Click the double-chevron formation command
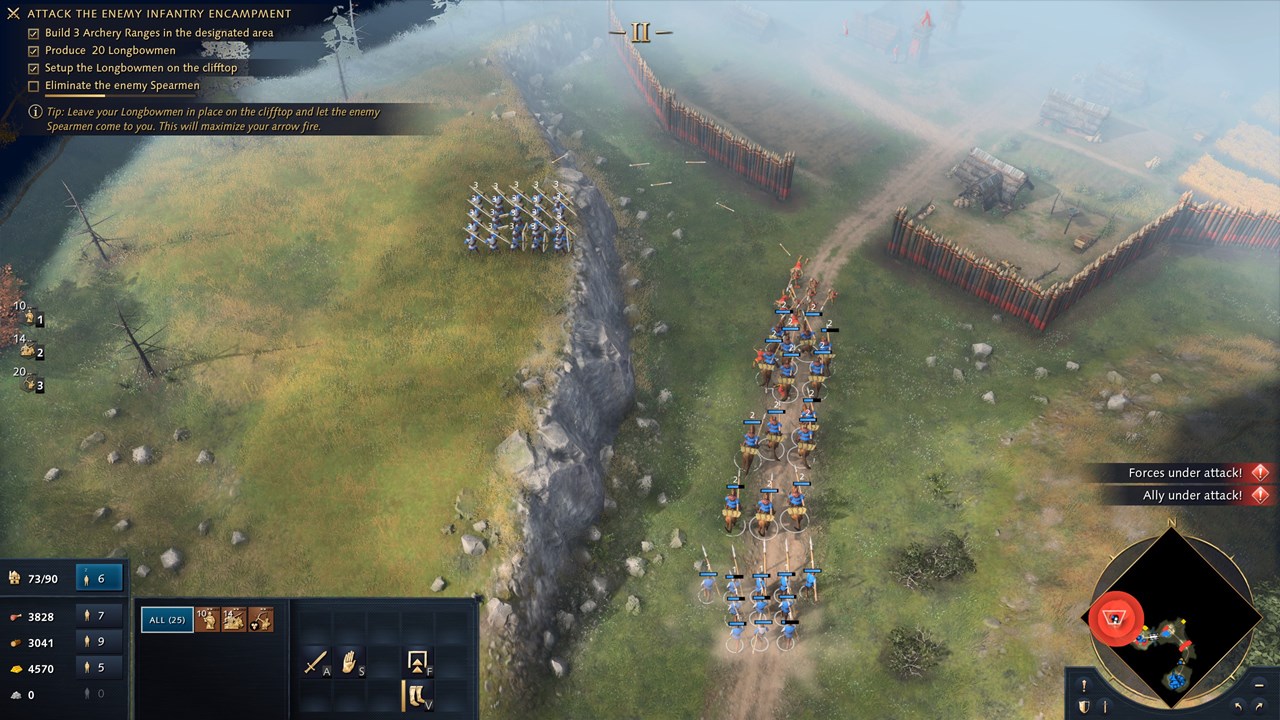 (416, 661)
